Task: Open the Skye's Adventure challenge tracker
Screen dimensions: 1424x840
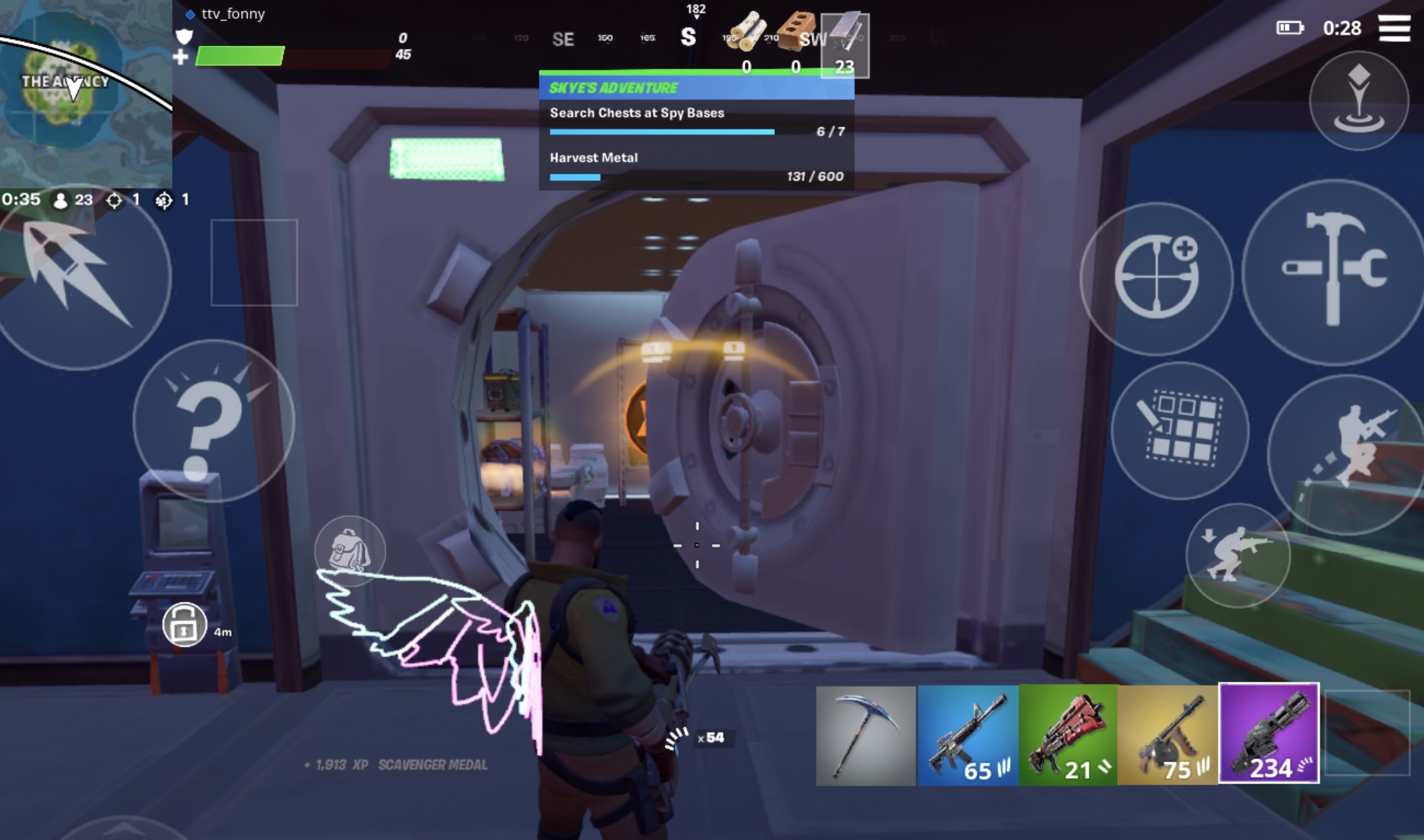Action: 696,88
